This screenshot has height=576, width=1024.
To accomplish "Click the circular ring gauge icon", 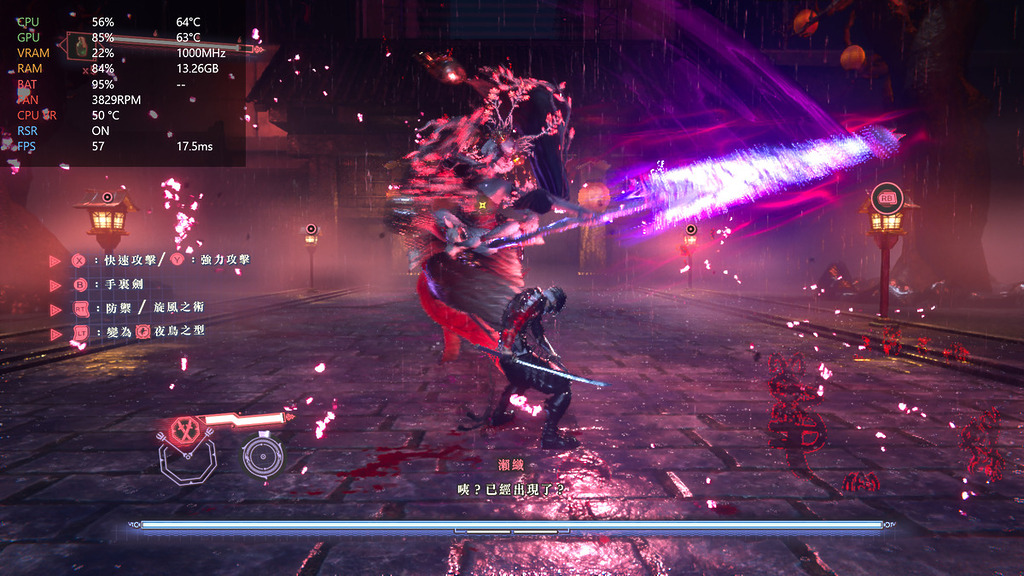I will (262, 456).
